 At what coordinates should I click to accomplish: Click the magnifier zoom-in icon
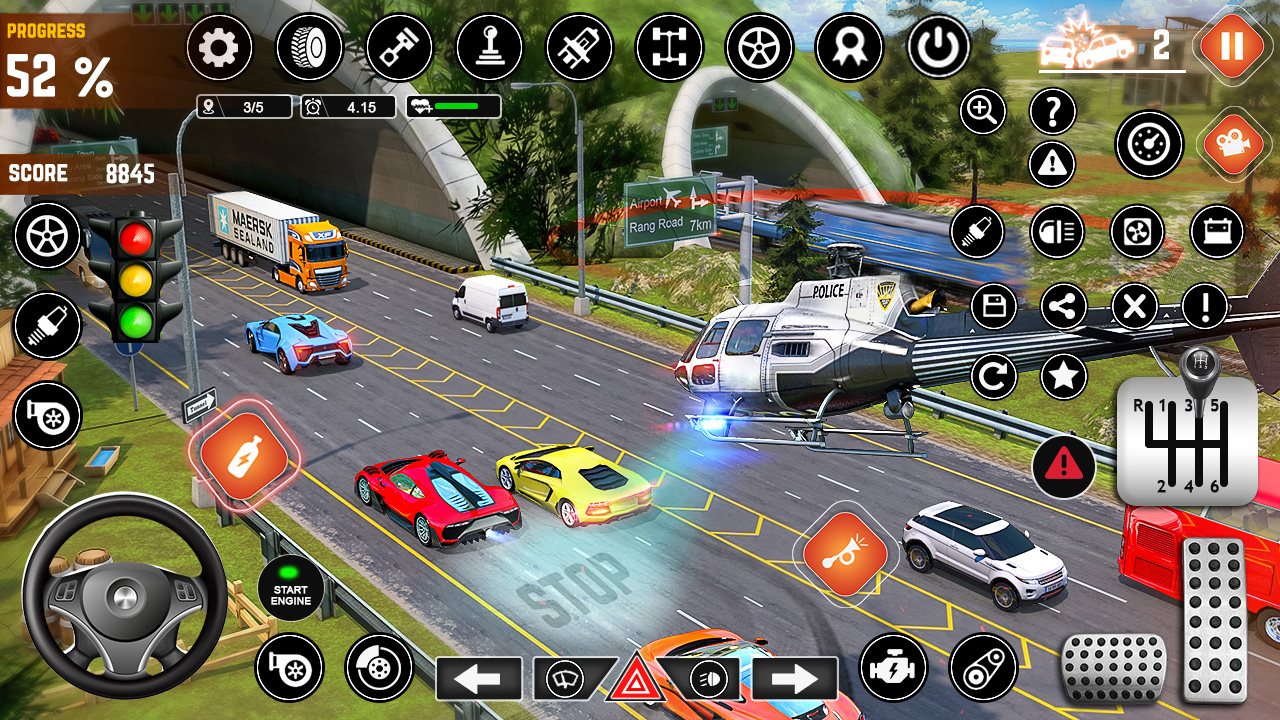pyautogui.click(x=982, y=112)
